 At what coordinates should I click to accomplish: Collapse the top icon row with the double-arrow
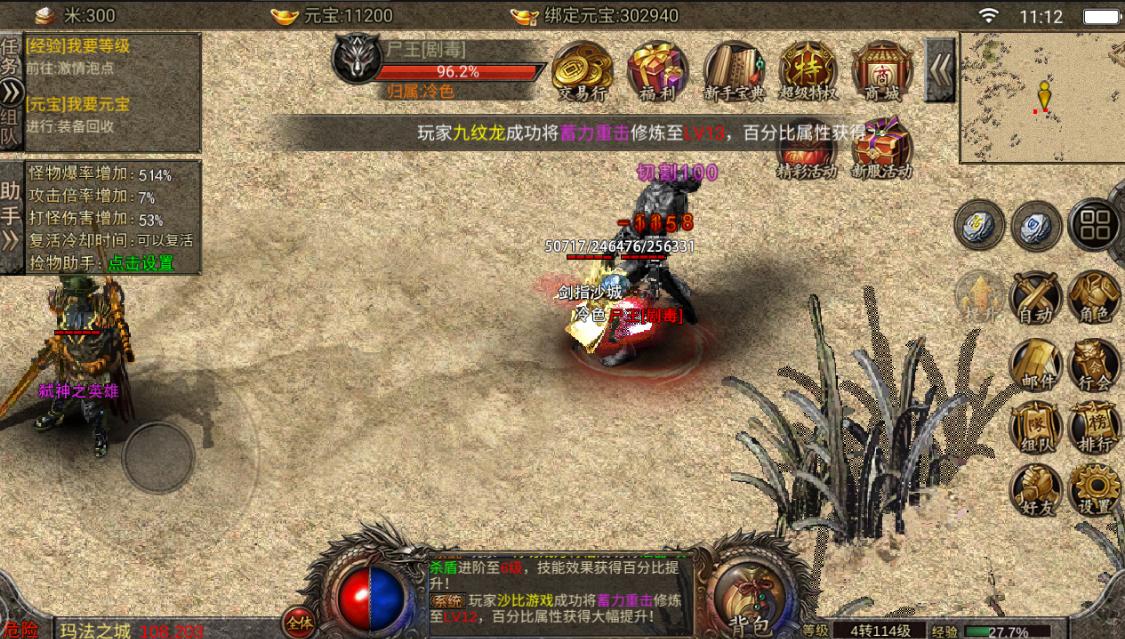[x=940, y=69]
